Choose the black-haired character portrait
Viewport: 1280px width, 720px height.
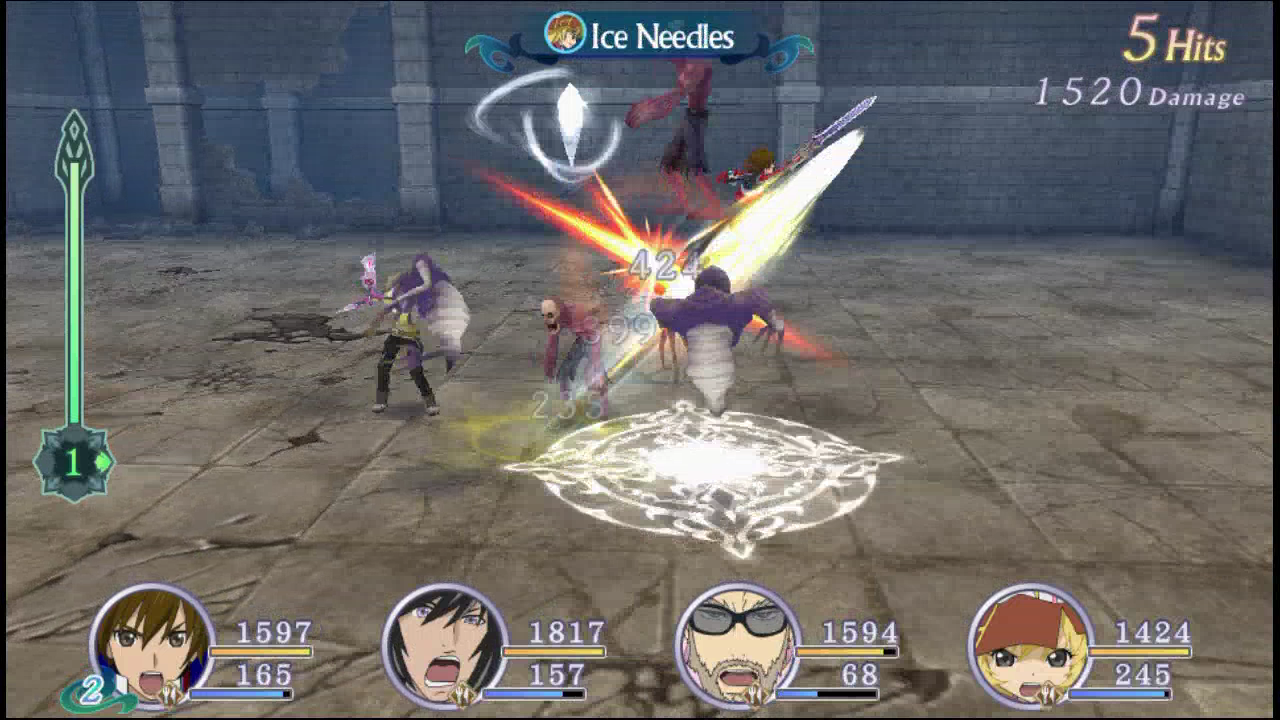(x=445, y=646)
